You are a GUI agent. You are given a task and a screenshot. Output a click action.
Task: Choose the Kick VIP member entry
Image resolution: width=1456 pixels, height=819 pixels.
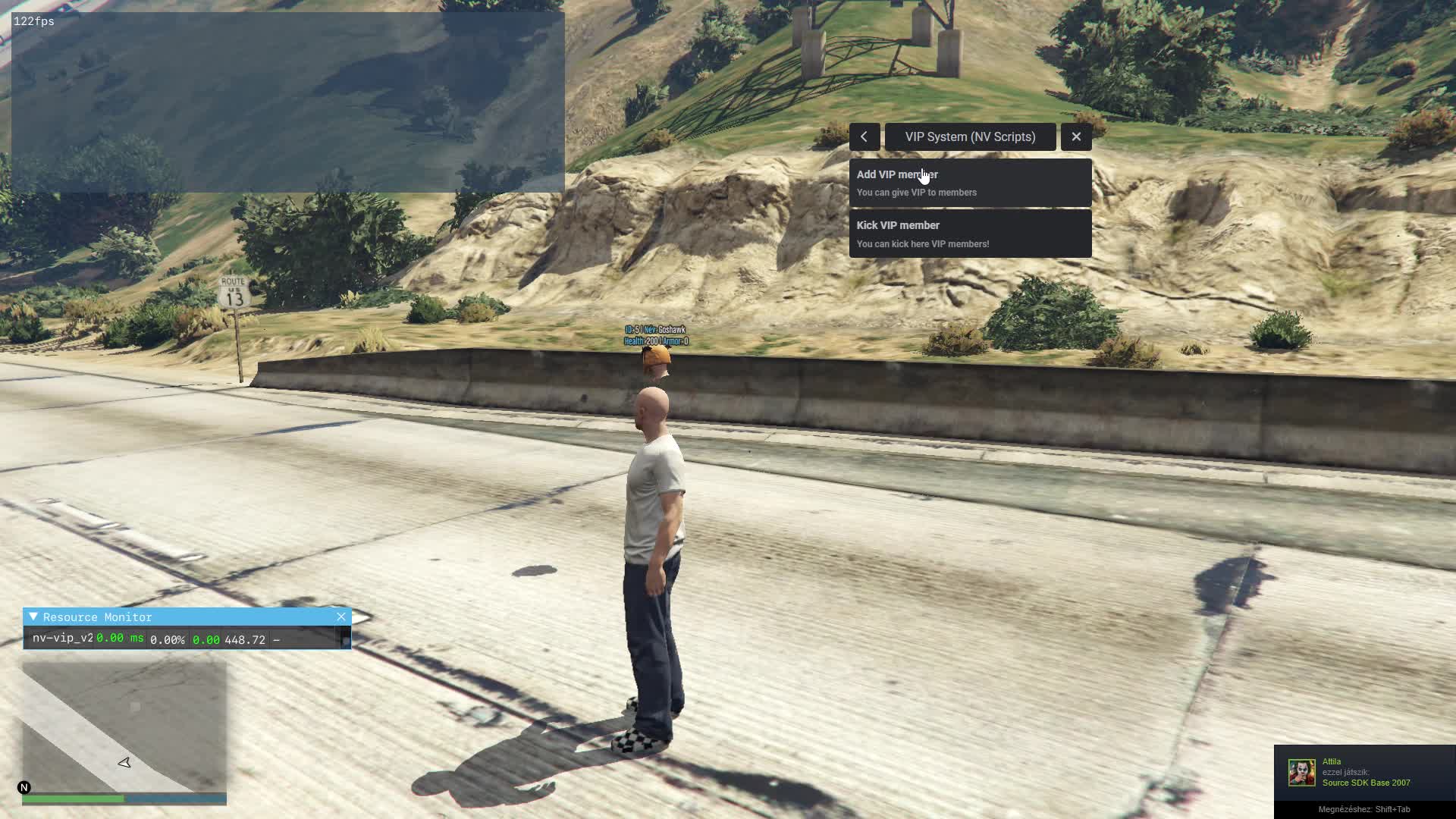click(970, 234)
